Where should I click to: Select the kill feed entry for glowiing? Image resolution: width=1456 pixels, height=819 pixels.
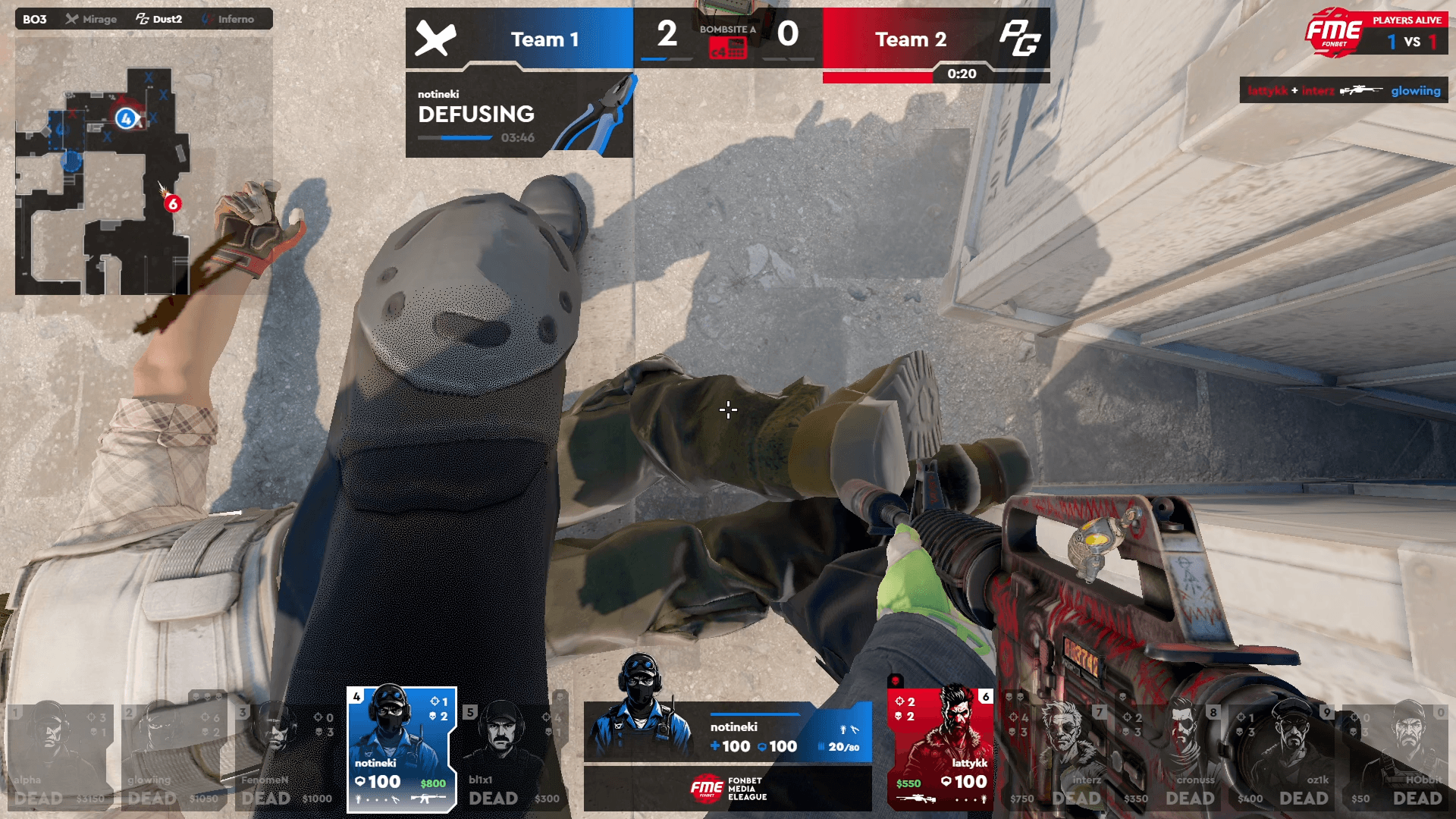click(x=1344, y=90)
